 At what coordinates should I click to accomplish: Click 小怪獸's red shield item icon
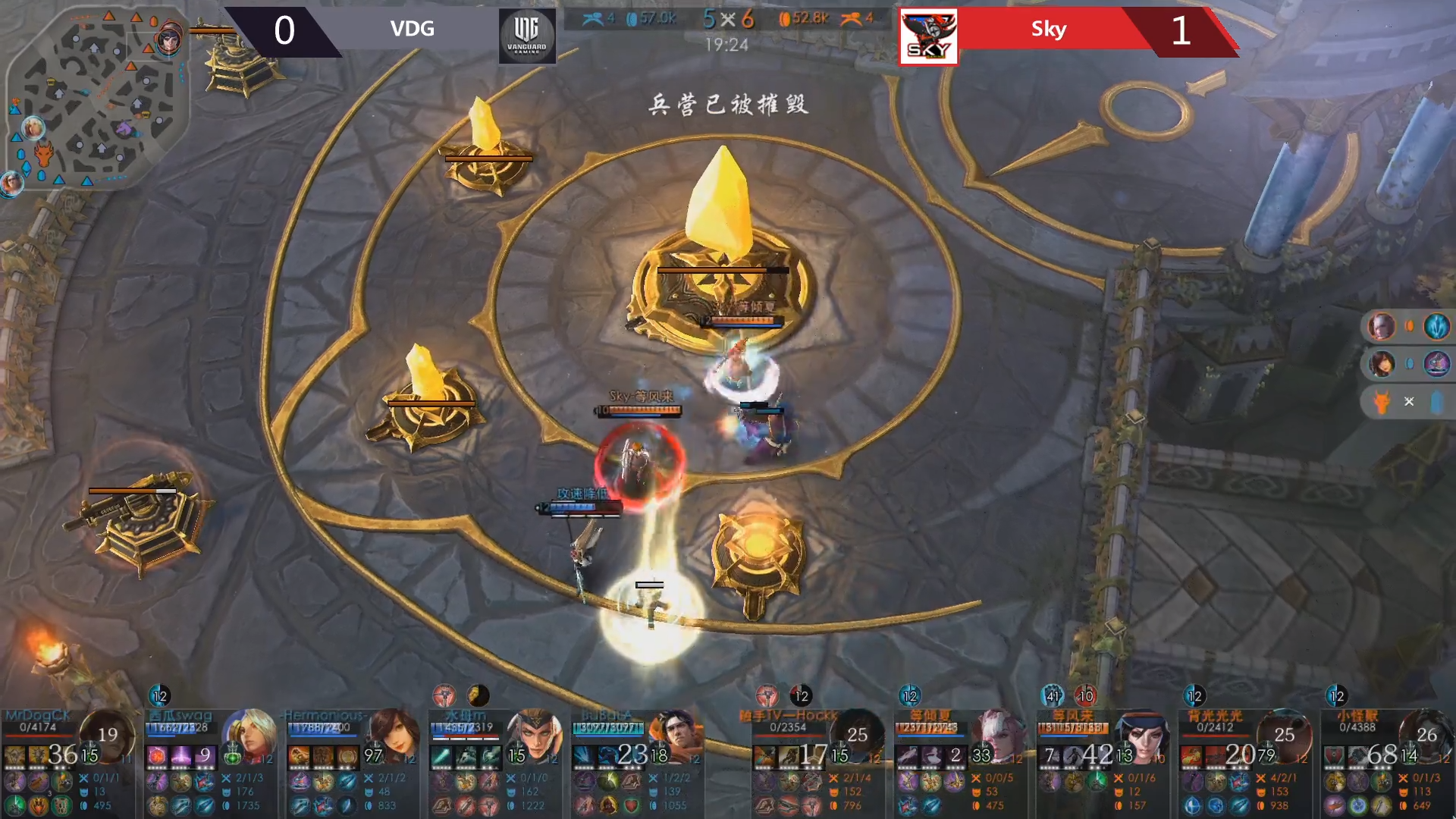pyautogui.click(x=1332, y=755)
